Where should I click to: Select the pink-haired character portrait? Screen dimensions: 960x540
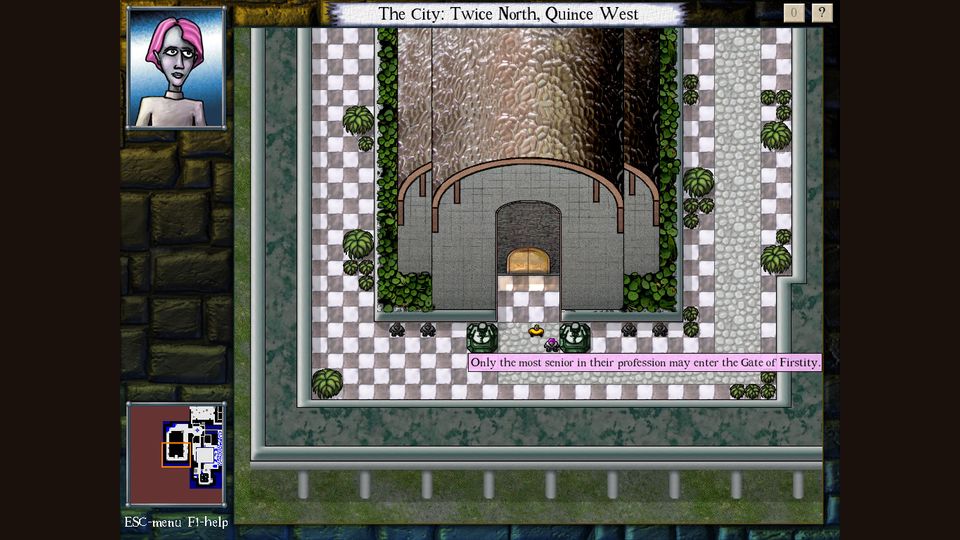[176, 67]
